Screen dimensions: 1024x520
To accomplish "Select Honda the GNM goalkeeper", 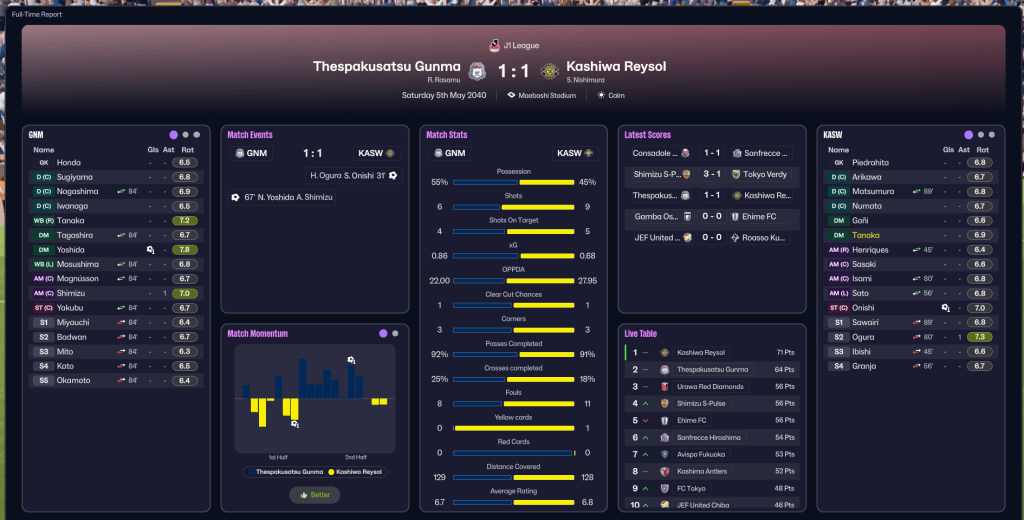I will [69, 162].
